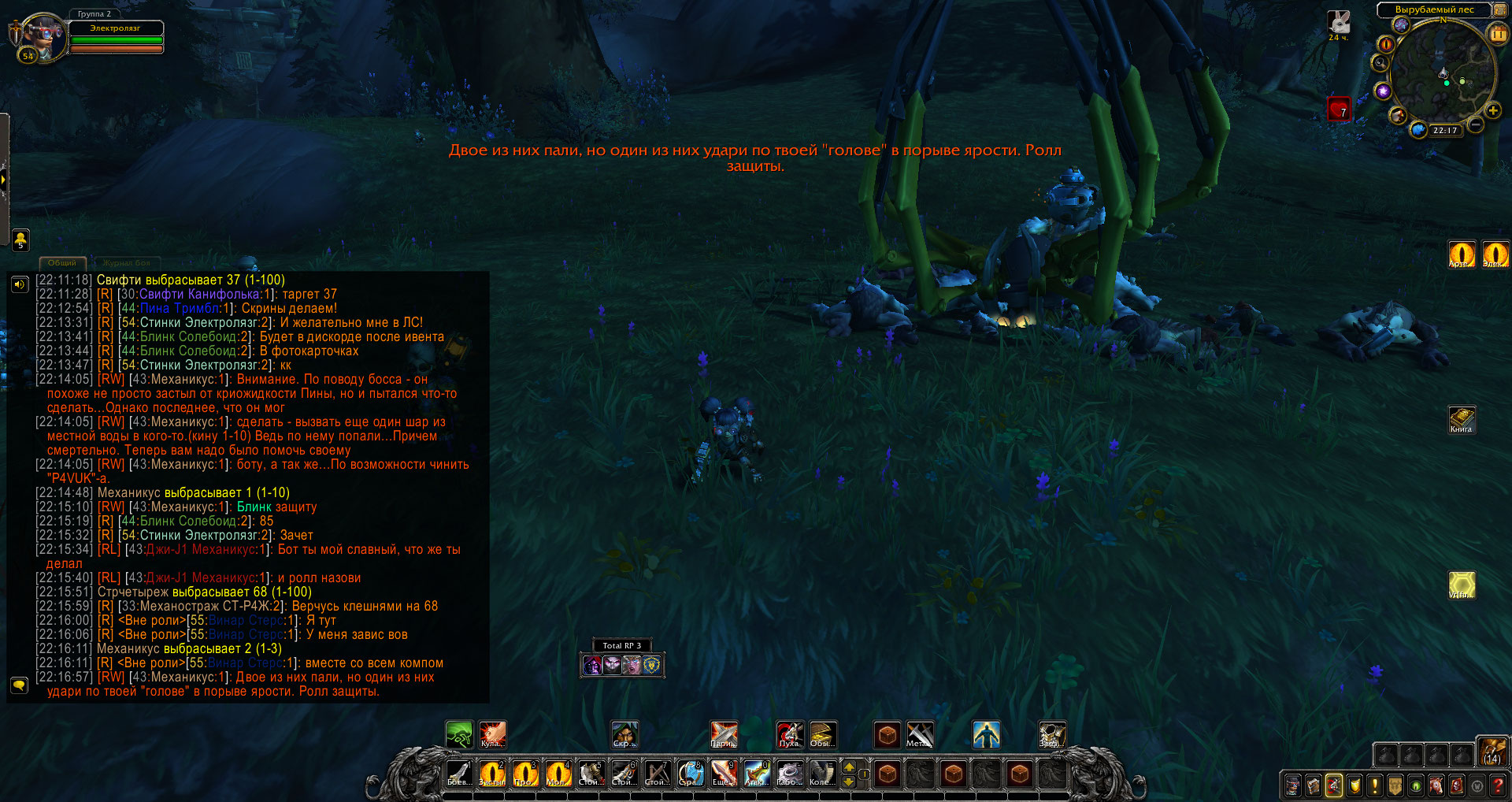Screen dimensions: 1512x802
Task: Switch to the Журнал боя chat tab
Action: coord(126,263)
